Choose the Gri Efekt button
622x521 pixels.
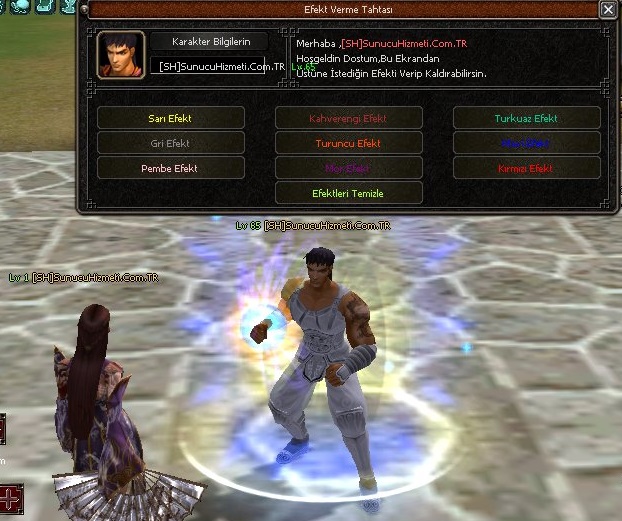coord(171,143)
